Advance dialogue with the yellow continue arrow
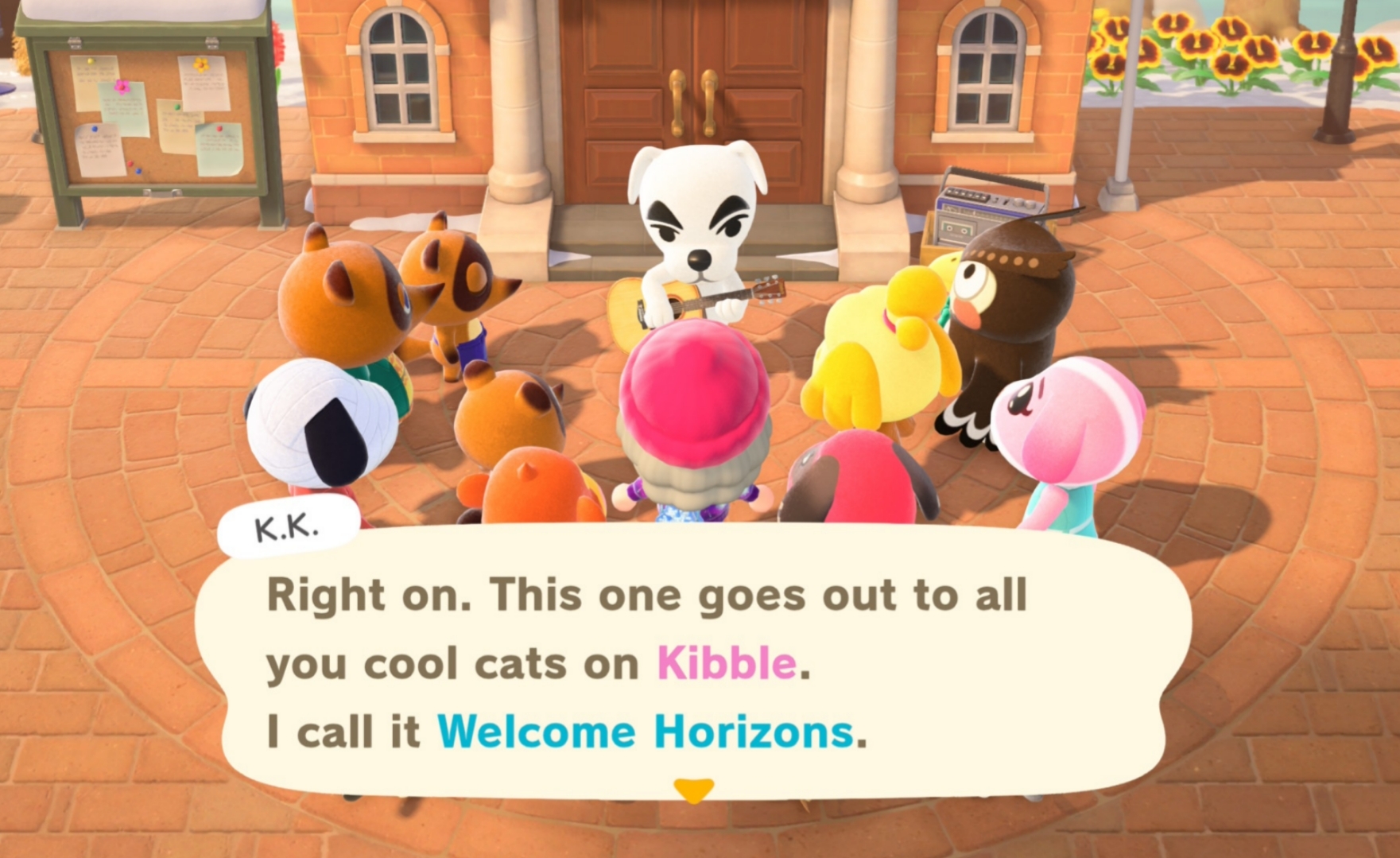This screenshot has width=1400, height=858. point(693,789)
